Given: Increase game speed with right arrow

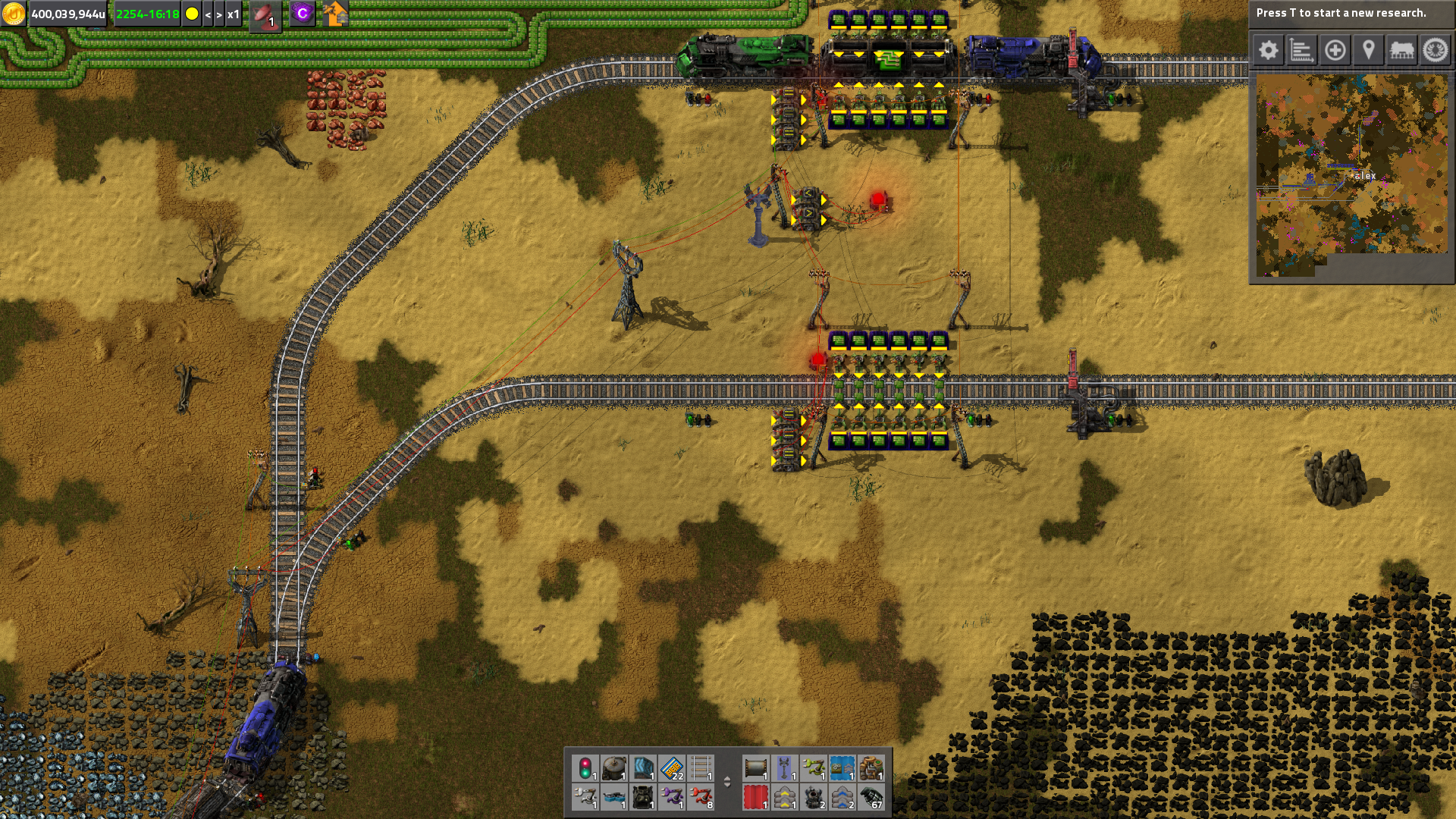Looking at the screenshot, I should coord(219,14).
